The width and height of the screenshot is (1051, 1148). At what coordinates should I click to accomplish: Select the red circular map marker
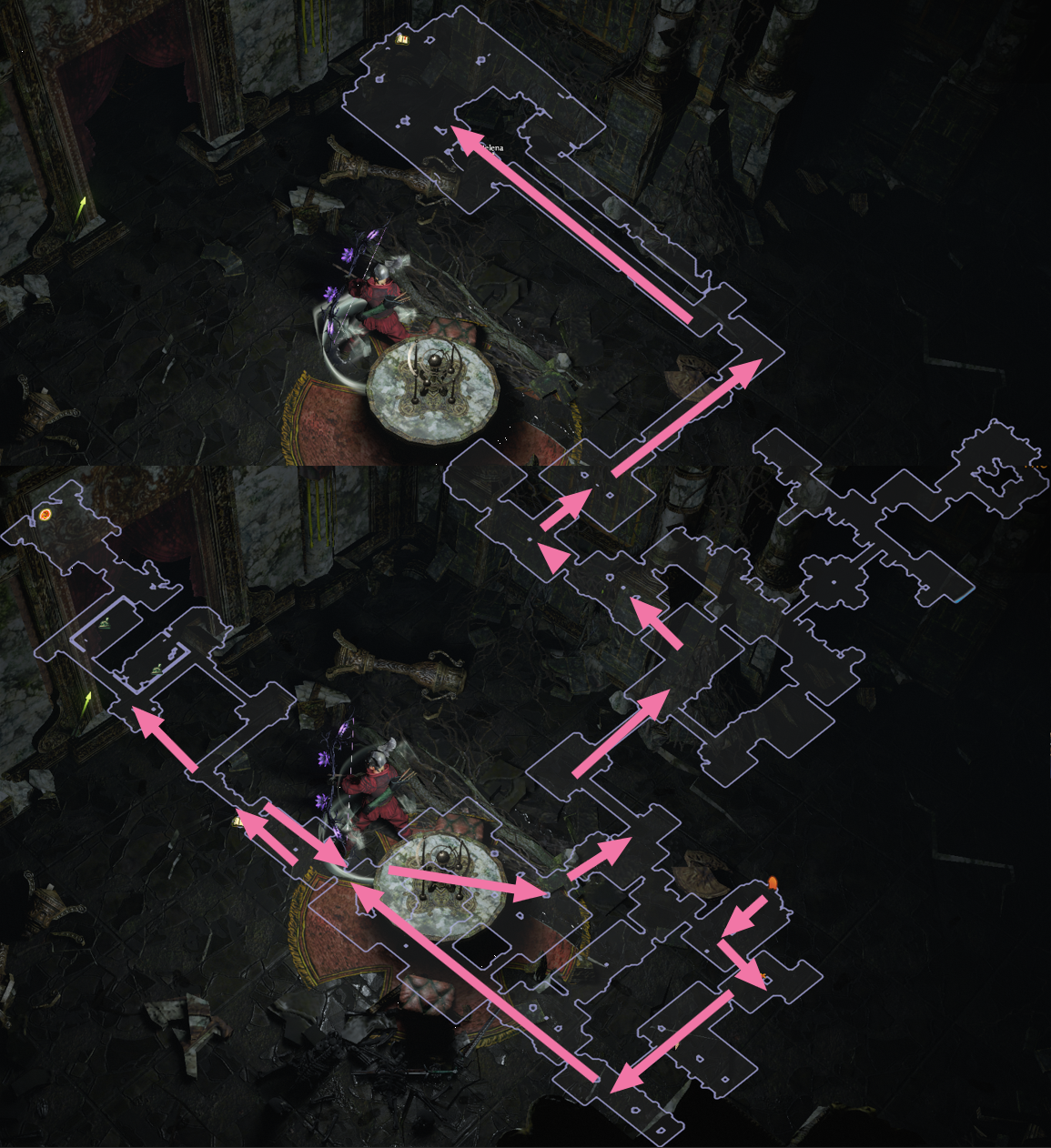(45, 516)
